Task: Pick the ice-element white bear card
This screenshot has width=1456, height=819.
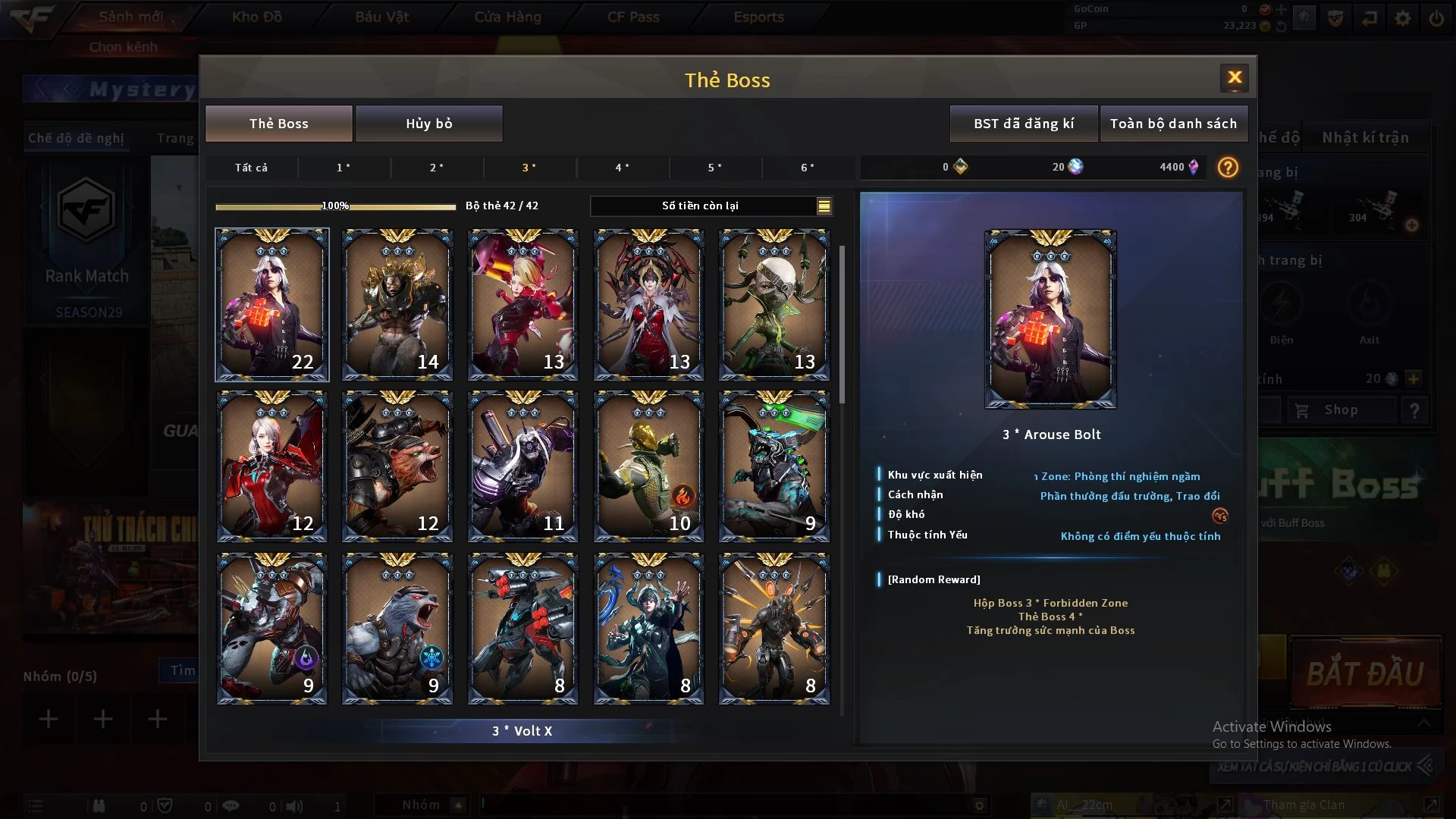Action: (397, 629)
